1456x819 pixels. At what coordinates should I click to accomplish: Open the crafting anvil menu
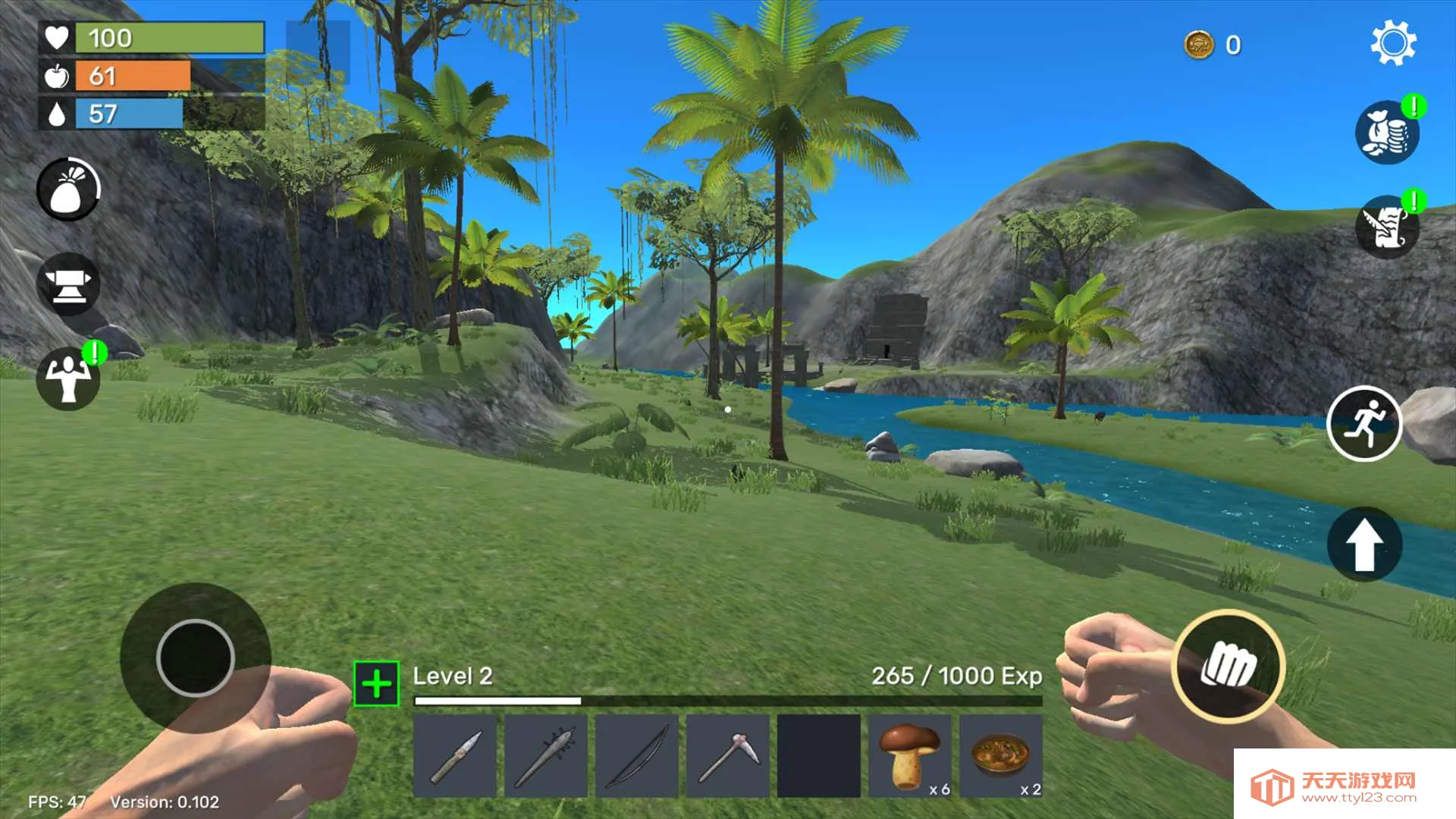tap(67, 283)
